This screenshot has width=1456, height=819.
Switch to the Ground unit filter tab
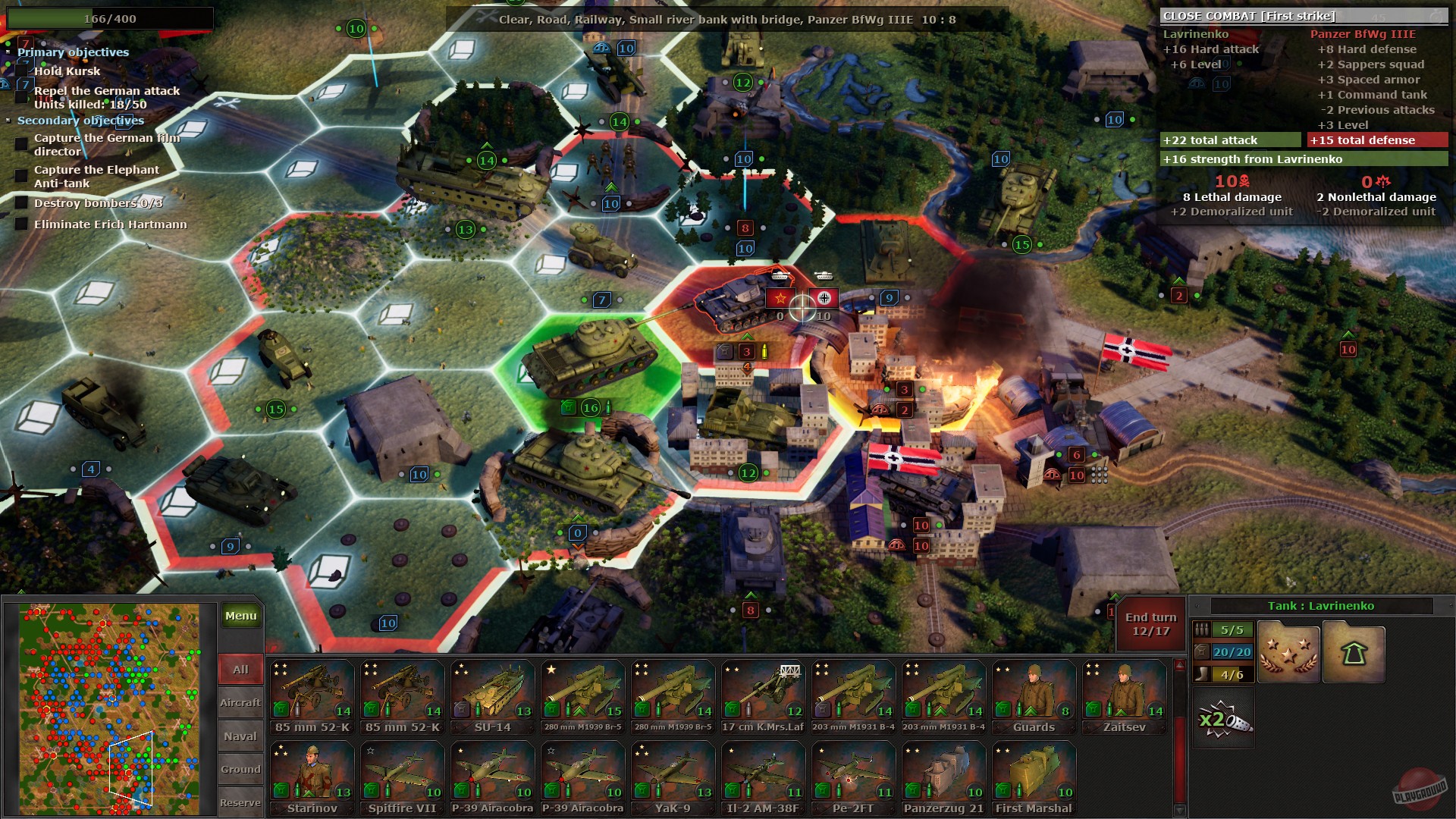pos(240,769)
